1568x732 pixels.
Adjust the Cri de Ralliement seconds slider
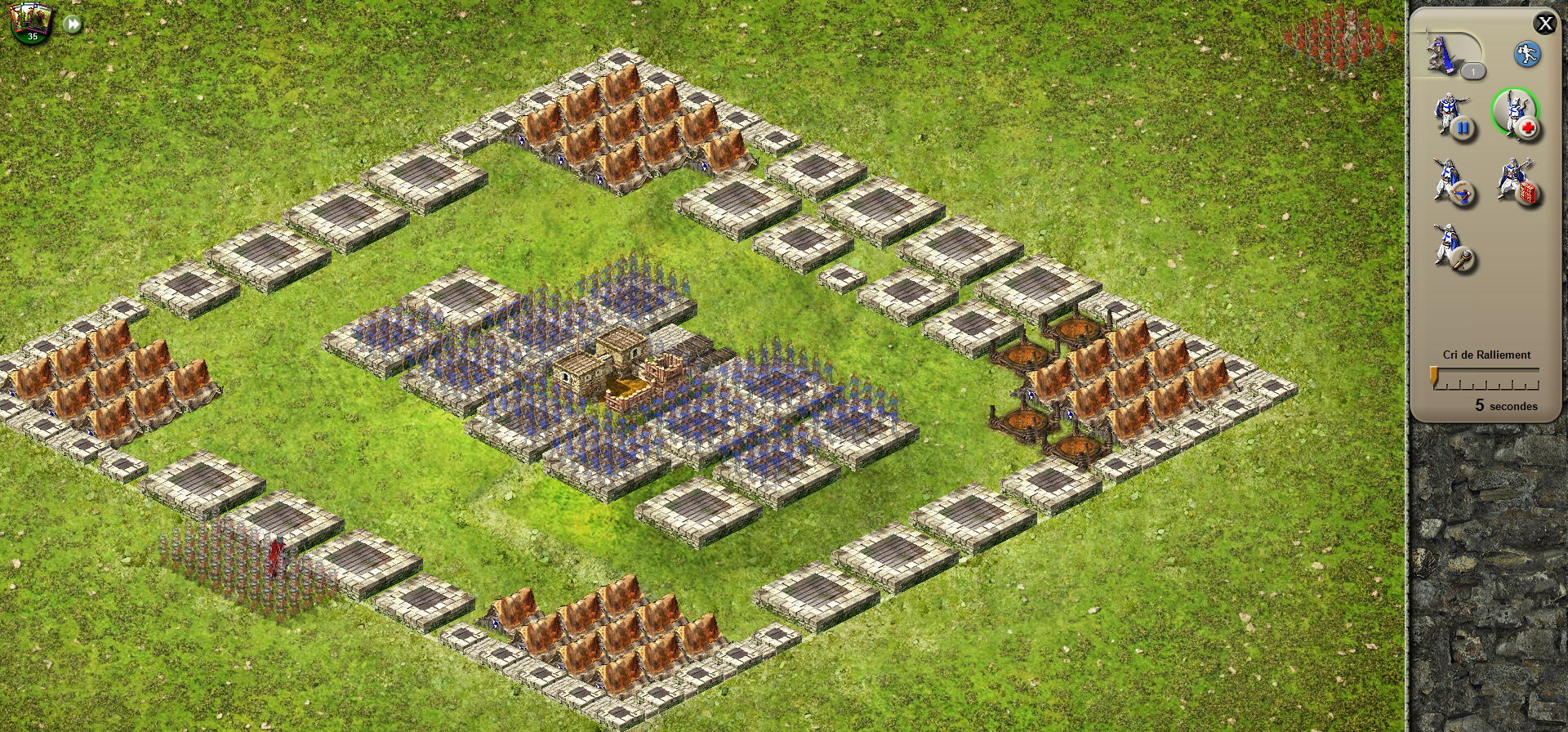click(x=1435, y=377)
